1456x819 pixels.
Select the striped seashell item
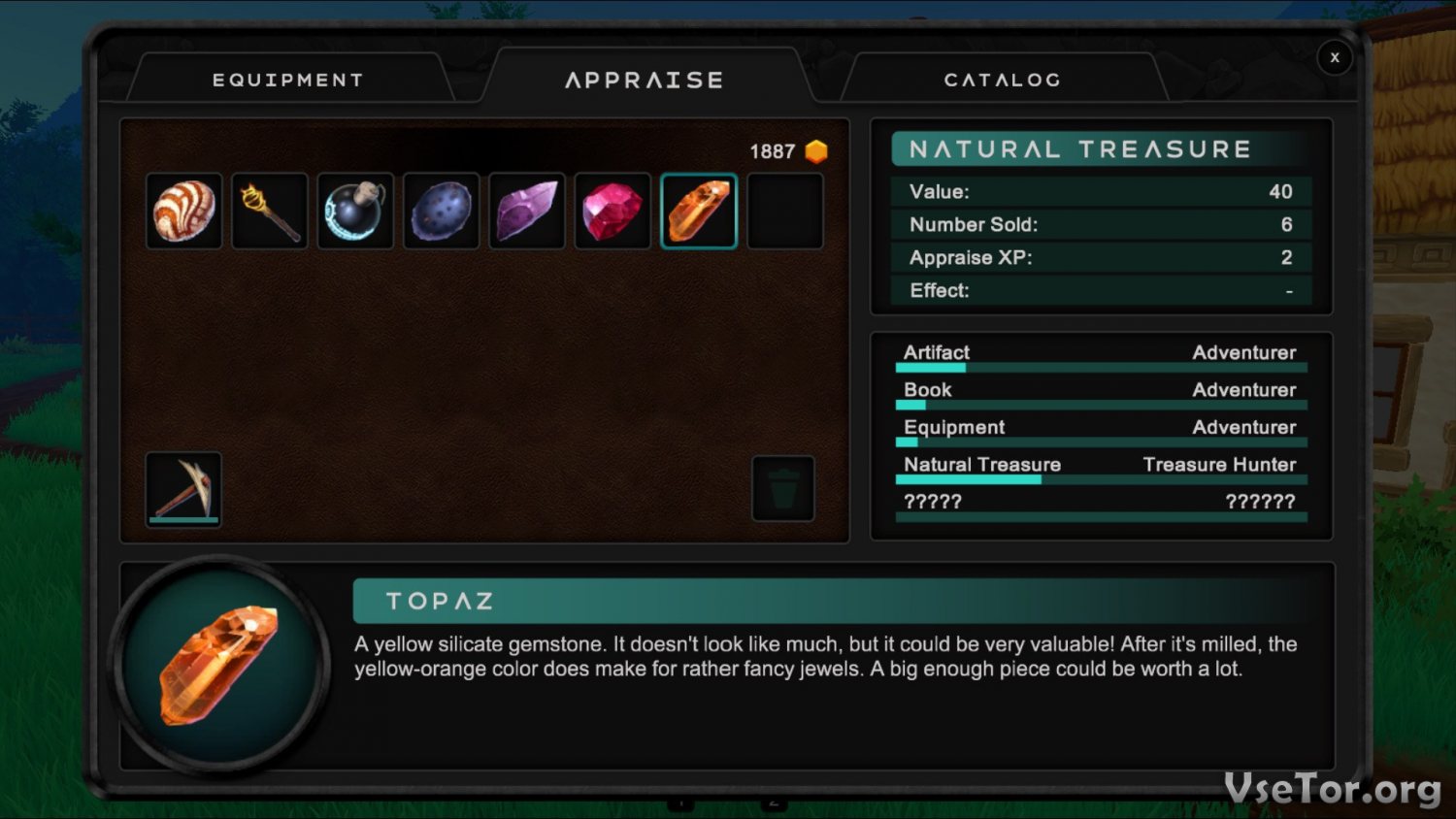coord(184,212)
